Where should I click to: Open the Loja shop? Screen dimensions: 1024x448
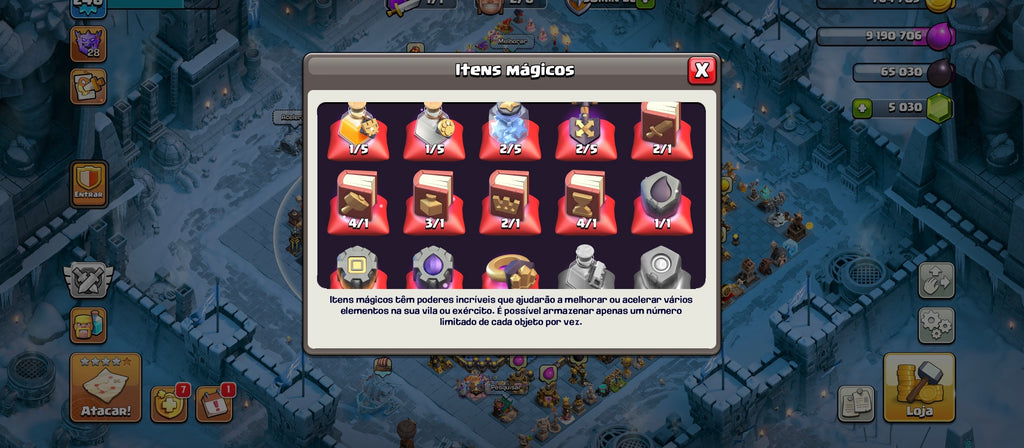coord(918,387)
